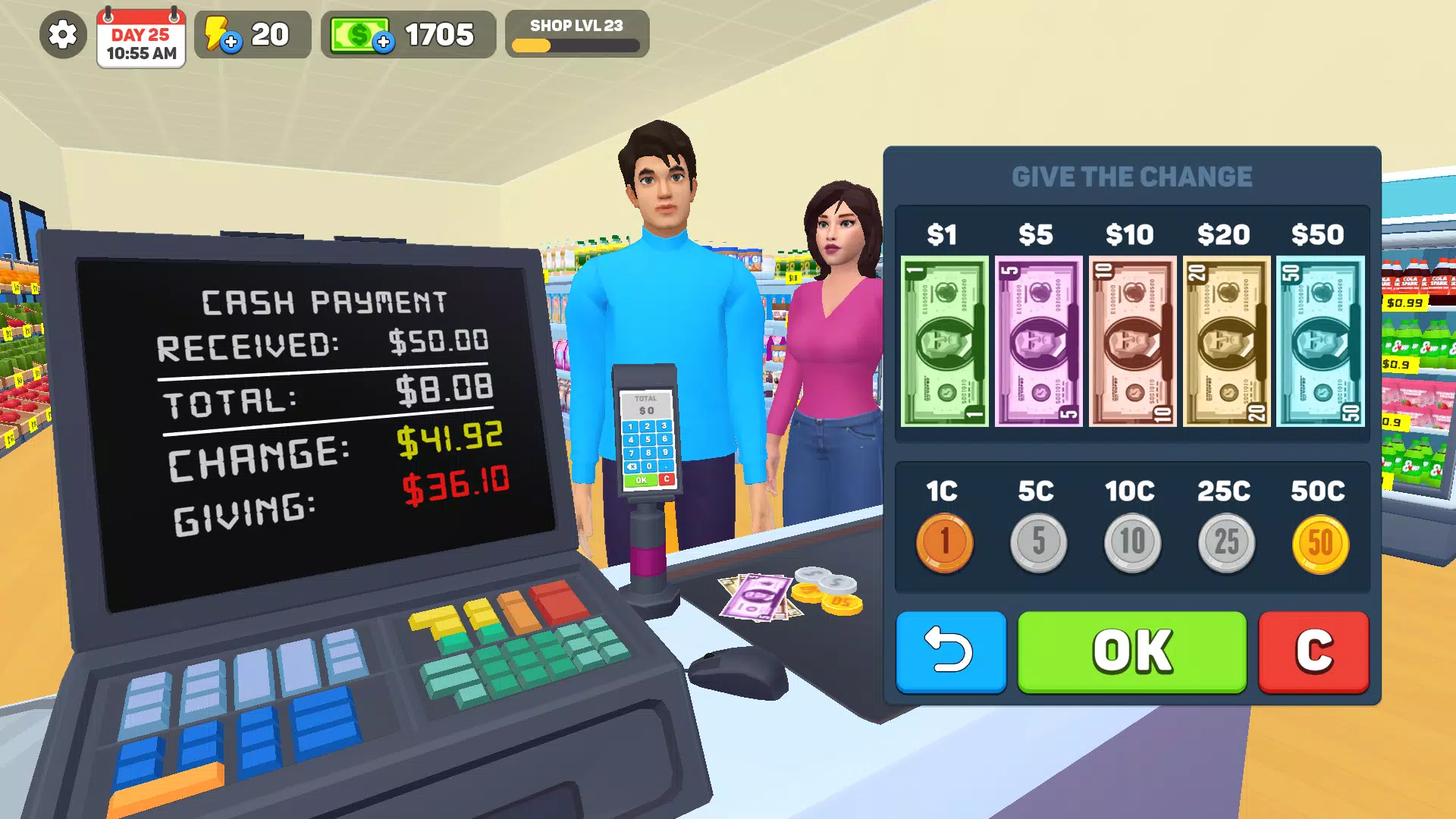Select the 1 cent coin
Image resolution: width=1456 pixels, height=819 pixels.
coord(944,540)
